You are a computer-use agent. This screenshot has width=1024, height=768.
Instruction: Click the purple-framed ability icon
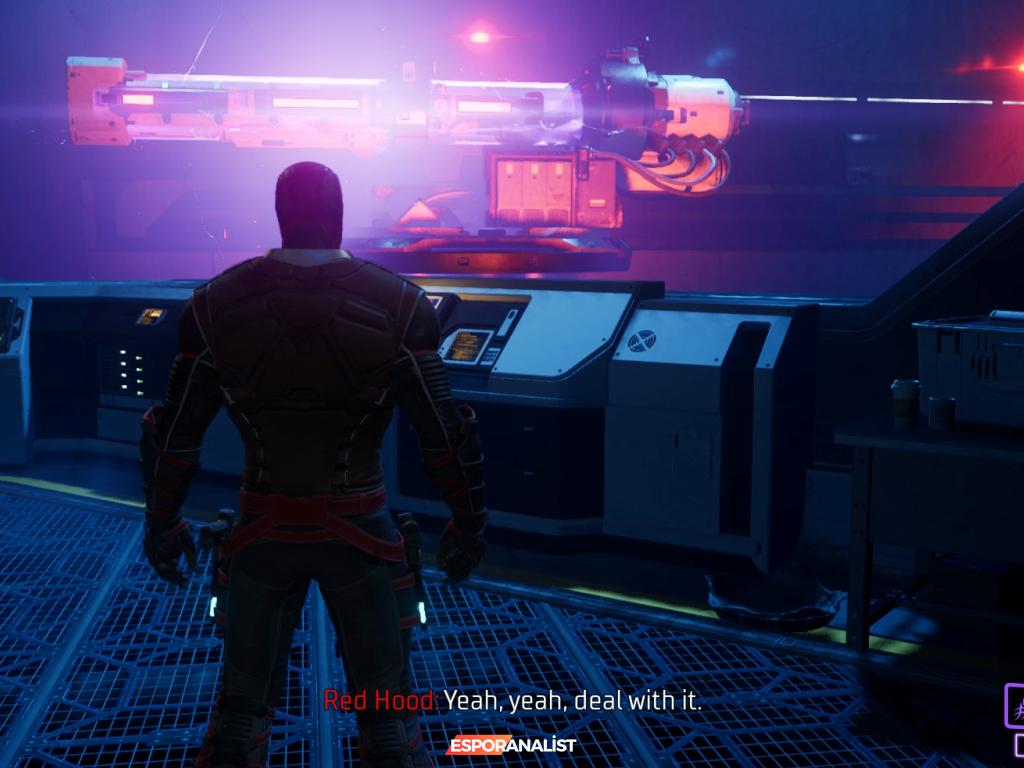tap(1015, 704)
